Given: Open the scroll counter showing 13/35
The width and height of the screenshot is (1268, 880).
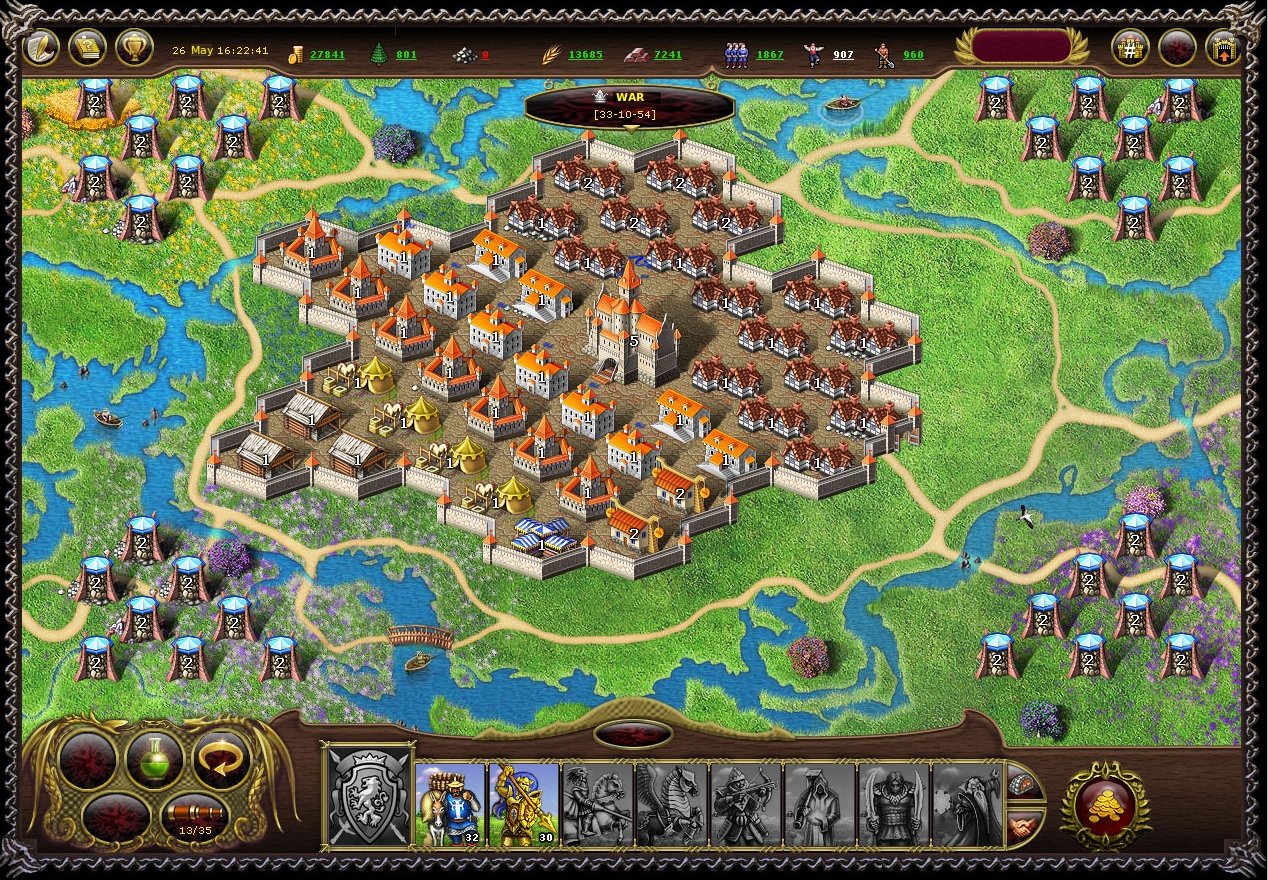Looking at the screenshot, I should (x=190, y=819).
